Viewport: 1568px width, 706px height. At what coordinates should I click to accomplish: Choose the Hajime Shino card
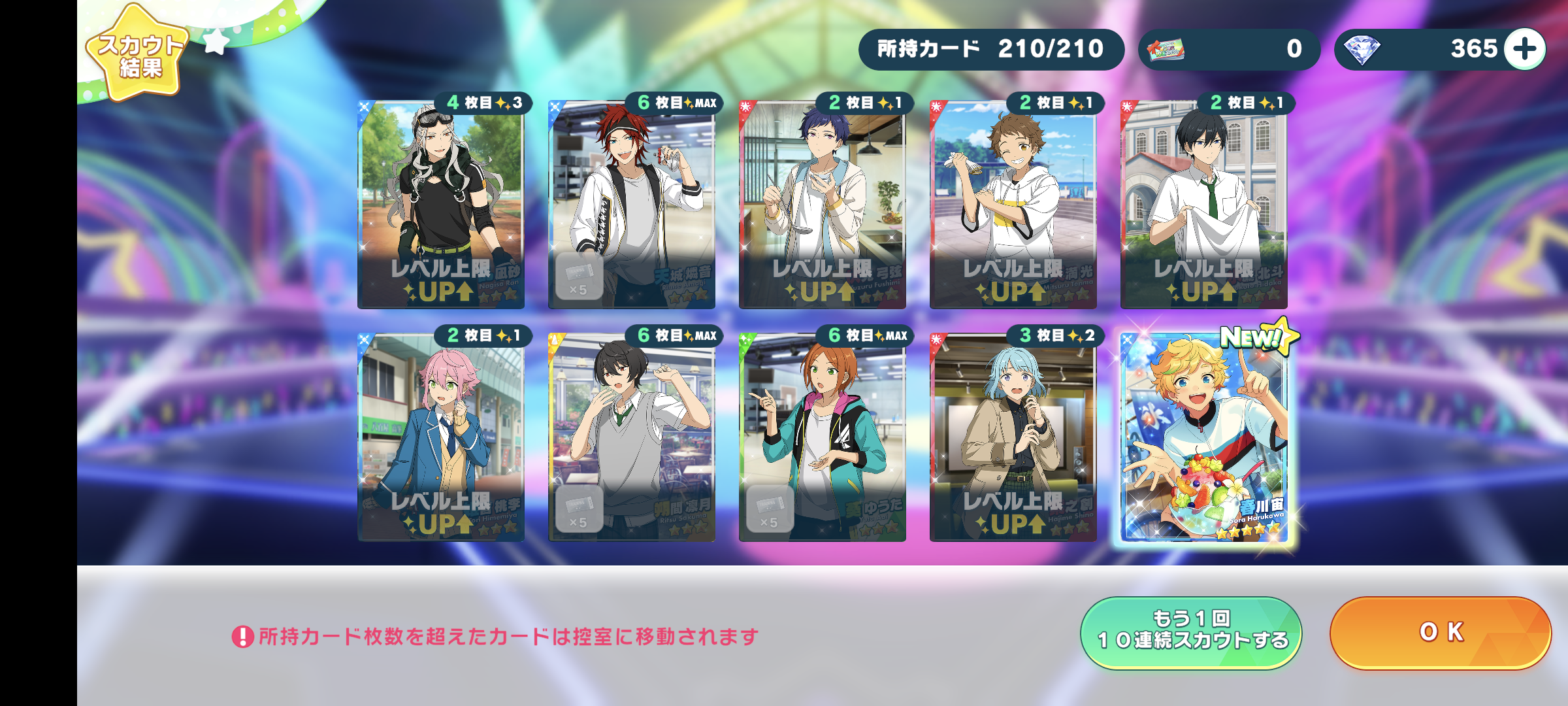1013,438
